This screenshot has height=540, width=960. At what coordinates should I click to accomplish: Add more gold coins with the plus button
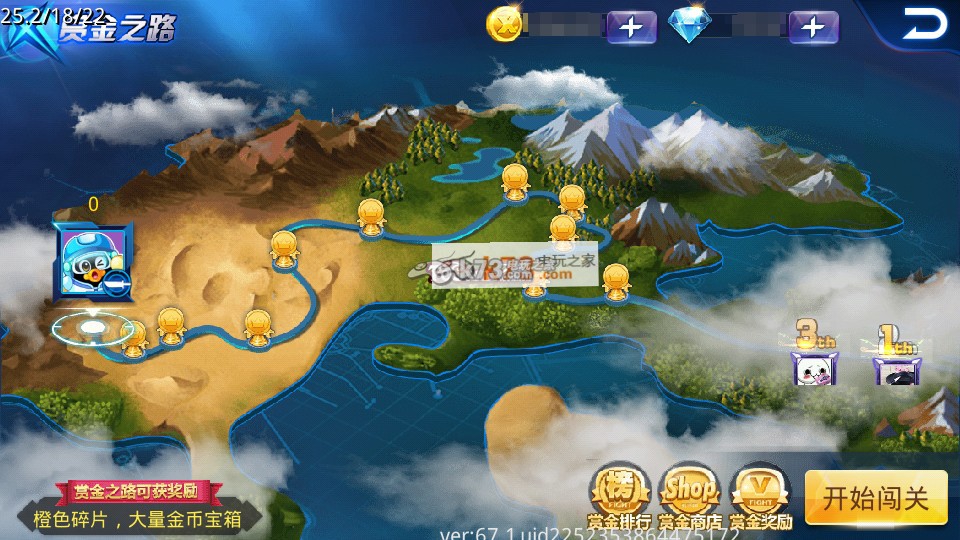(631, 27)
